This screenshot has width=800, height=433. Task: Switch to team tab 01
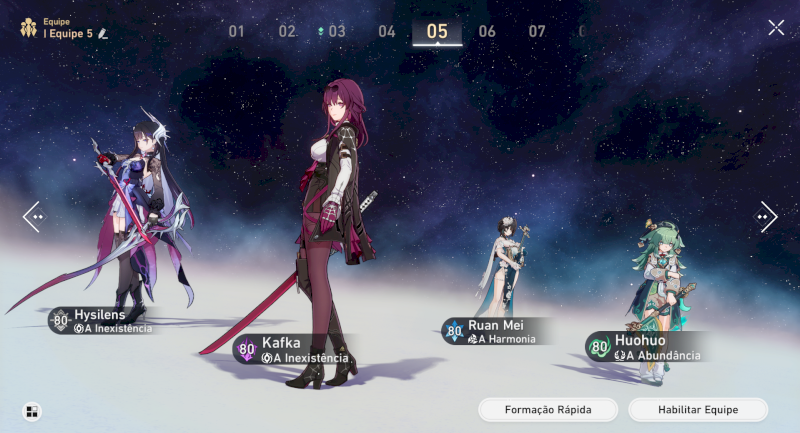coord(237,31)
